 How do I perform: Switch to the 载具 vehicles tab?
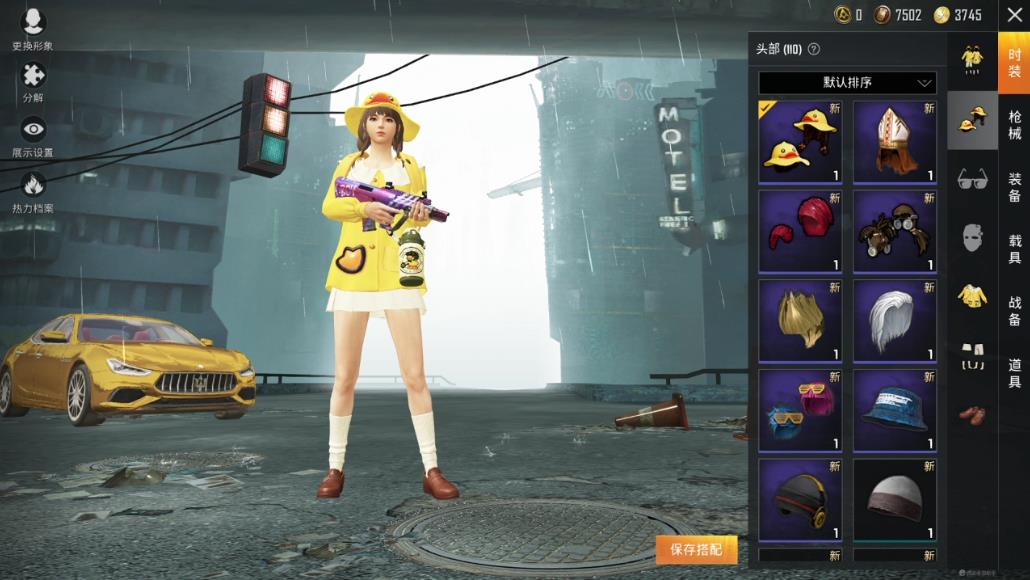tap(1014, 248)
